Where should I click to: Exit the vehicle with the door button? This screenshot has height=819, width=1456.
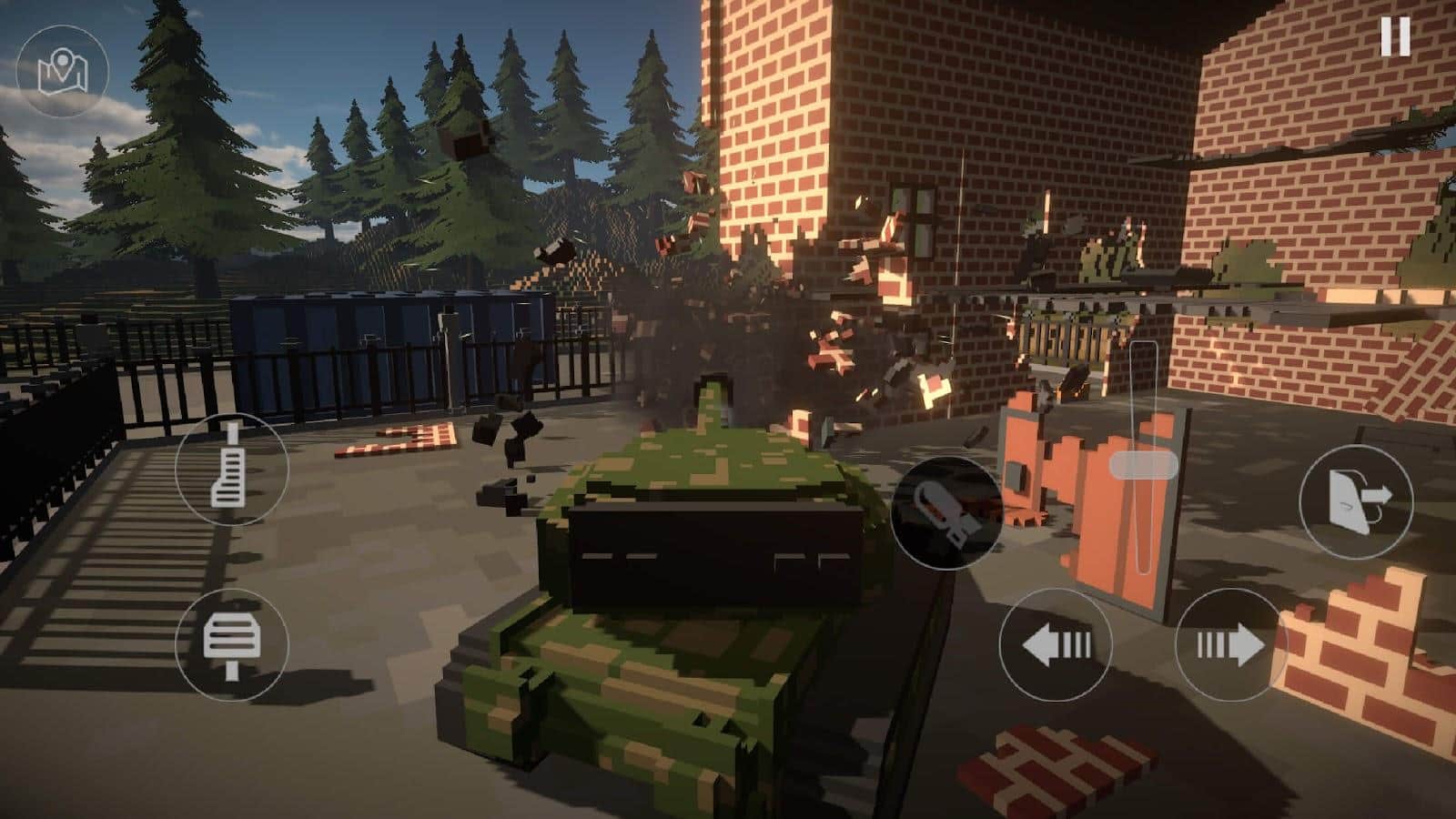pyautogui.click(x=1356, y=501)
